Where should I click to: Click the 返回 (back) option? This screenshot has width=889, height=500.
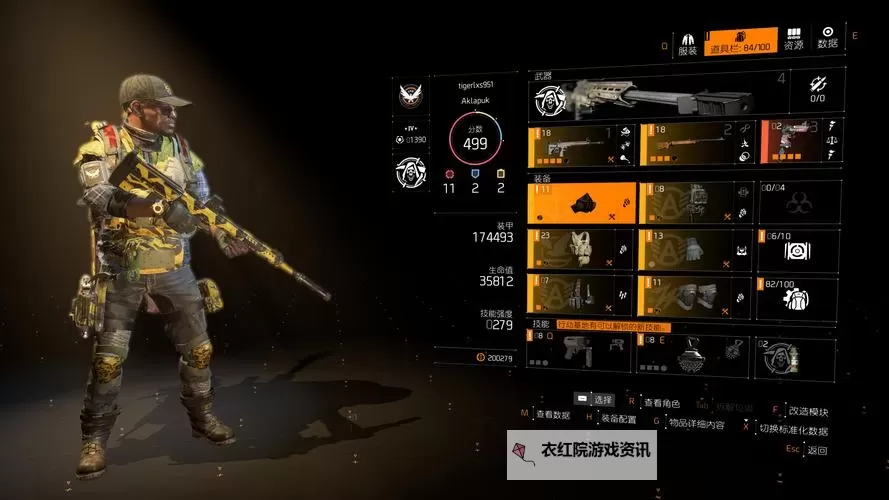tap(817, 450)
